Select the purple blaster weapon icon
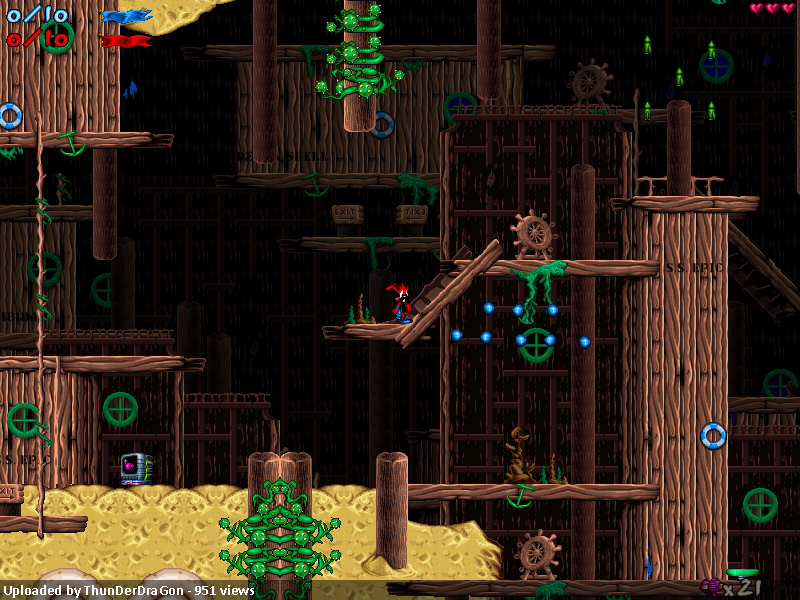Screen dimensions: 800x600 [712, 586]
